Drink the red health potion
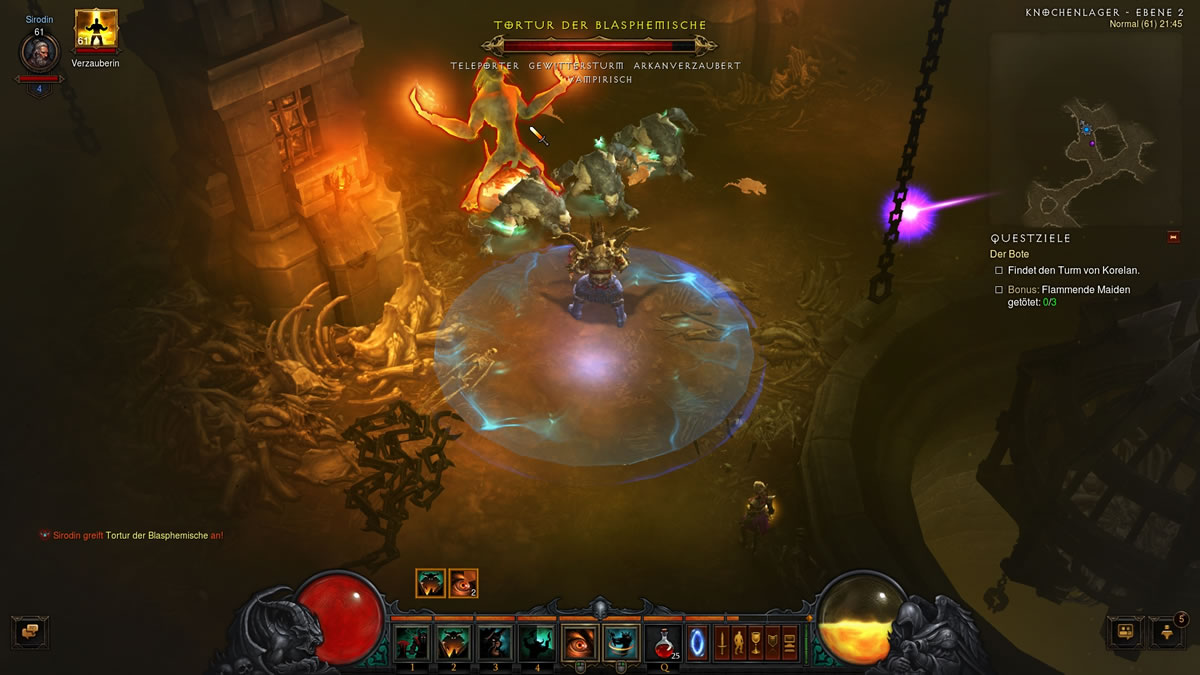The image size is (1200, 675). (663, 642)
